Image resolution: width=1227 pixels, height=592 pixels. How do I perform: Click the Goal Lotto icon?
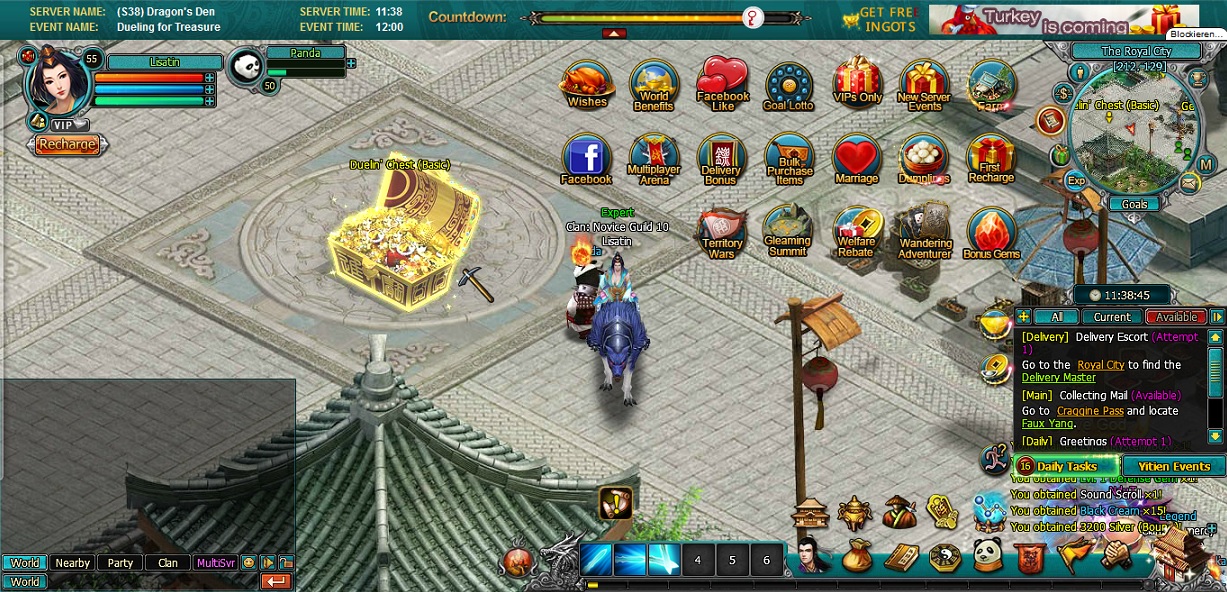[789, 86]
